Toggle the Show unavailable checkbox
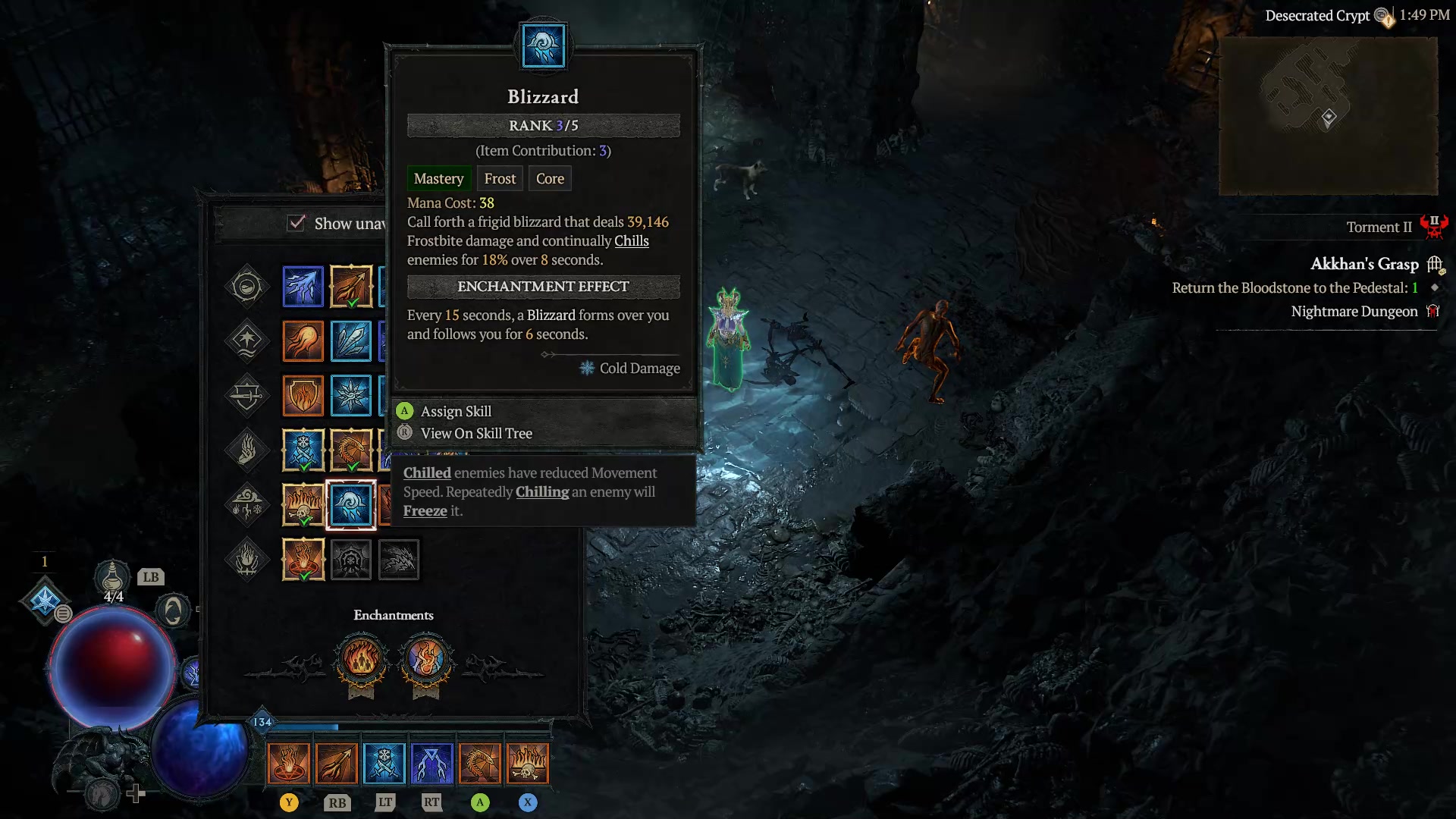This screenshot has height=819, width=1456. (297, 223)
